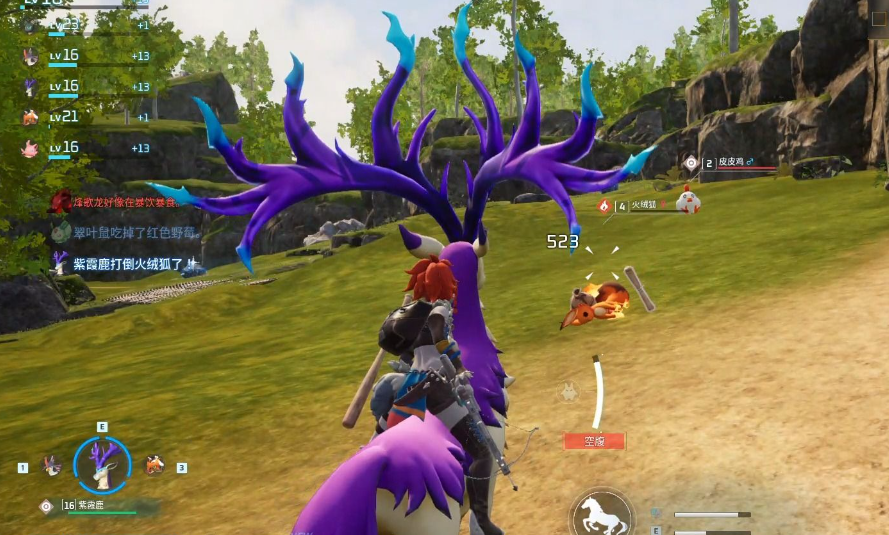889x535 pixels.
Task: Select the pink pal at Lv16 in party list
Action: pos(30,148)
